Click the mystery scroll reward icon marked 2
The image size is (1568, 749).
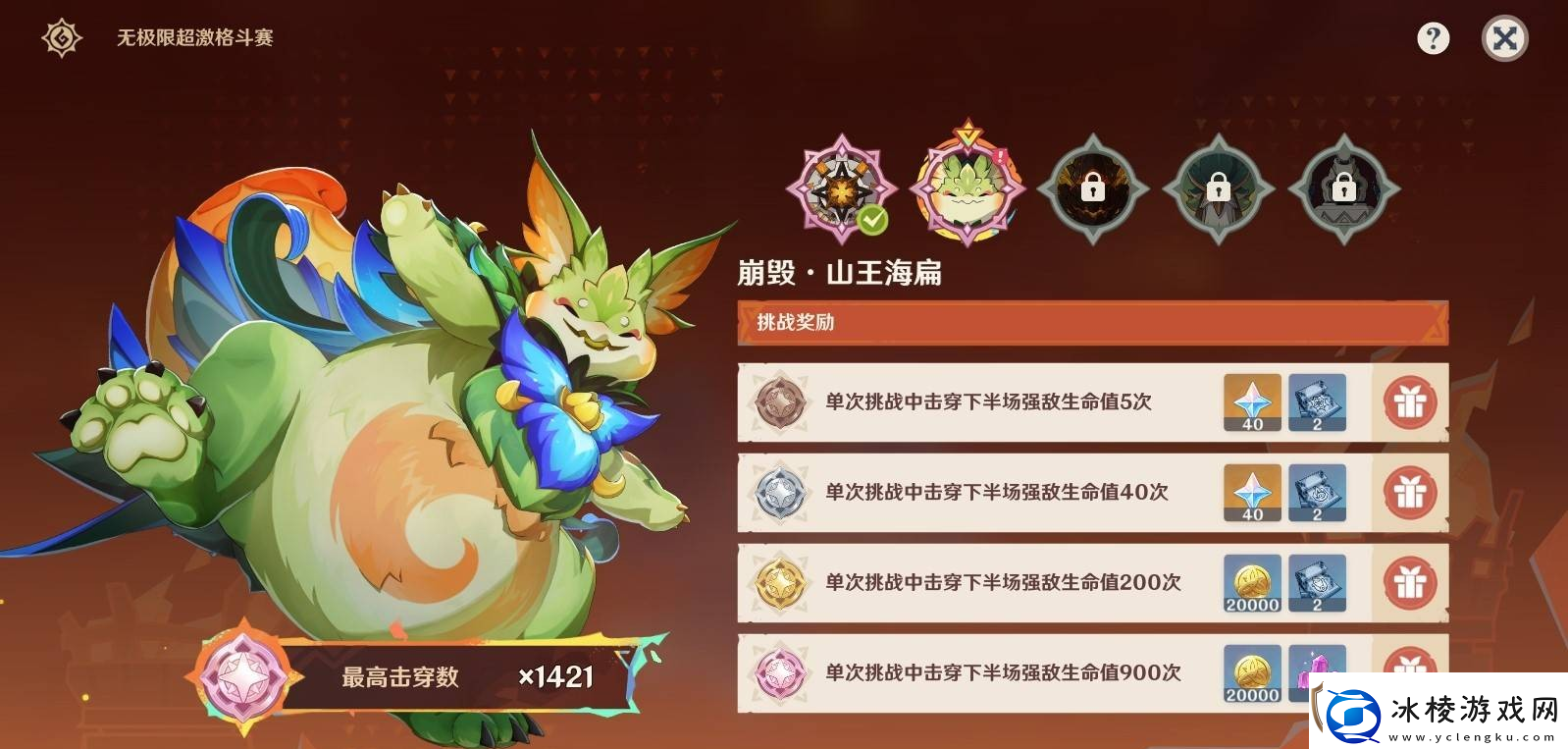point(1317,401)
